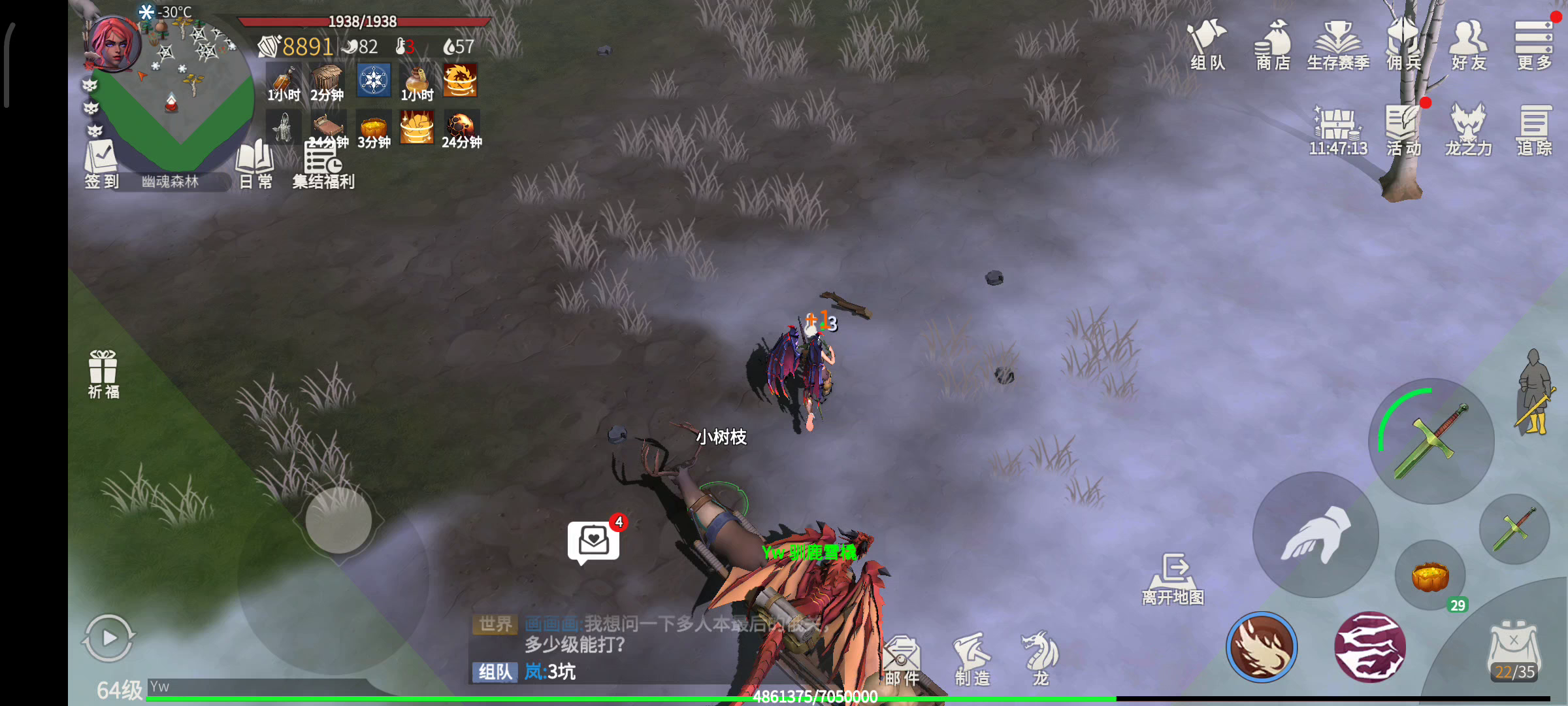Open the 集结福利 rally rewards
Viewport: 1568px width, 706px height.
(x=323, y=165)
